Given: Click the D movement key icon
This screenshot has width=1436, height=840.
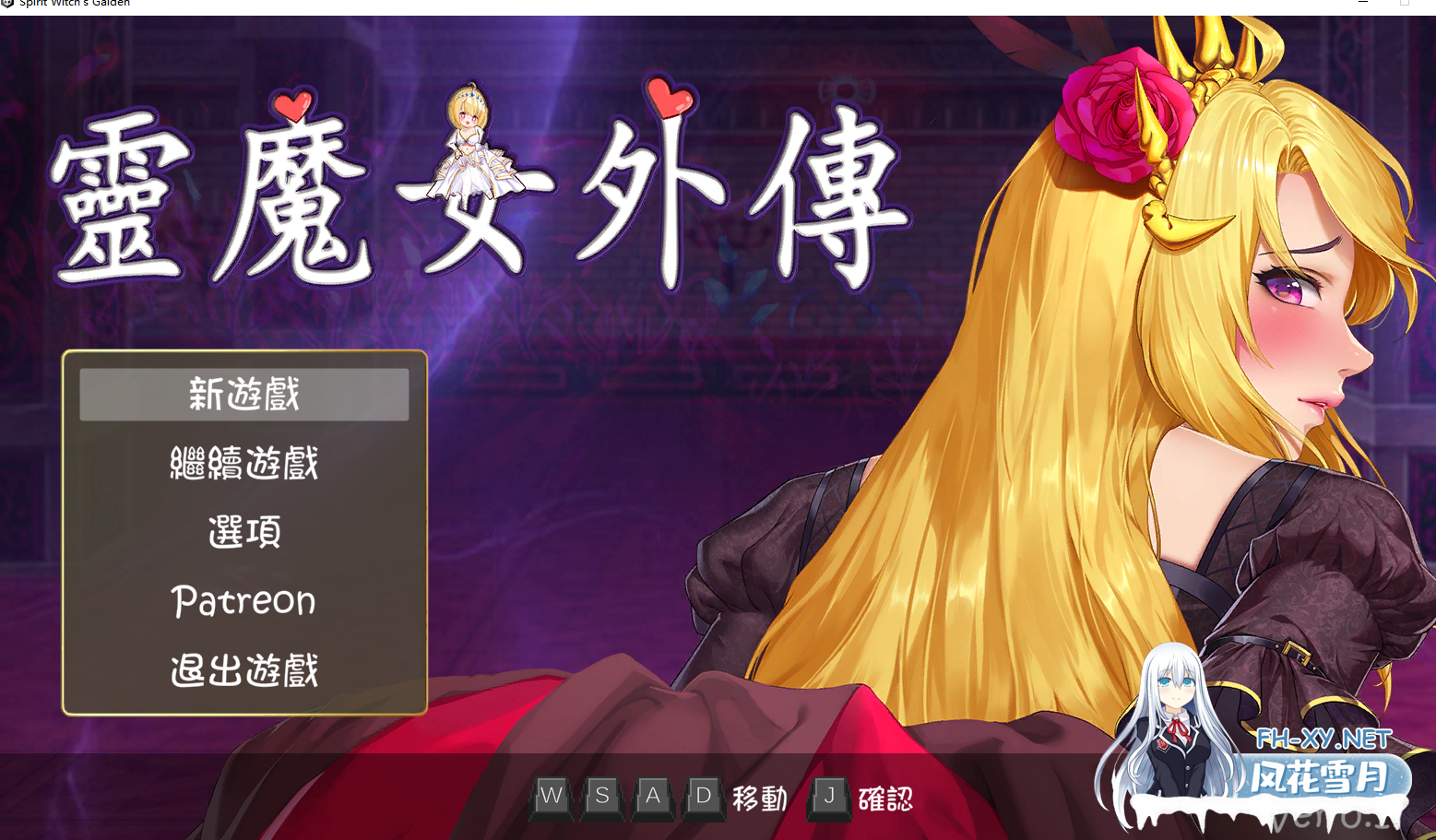Looking at the screenshot, I should (x=702, y=797).
